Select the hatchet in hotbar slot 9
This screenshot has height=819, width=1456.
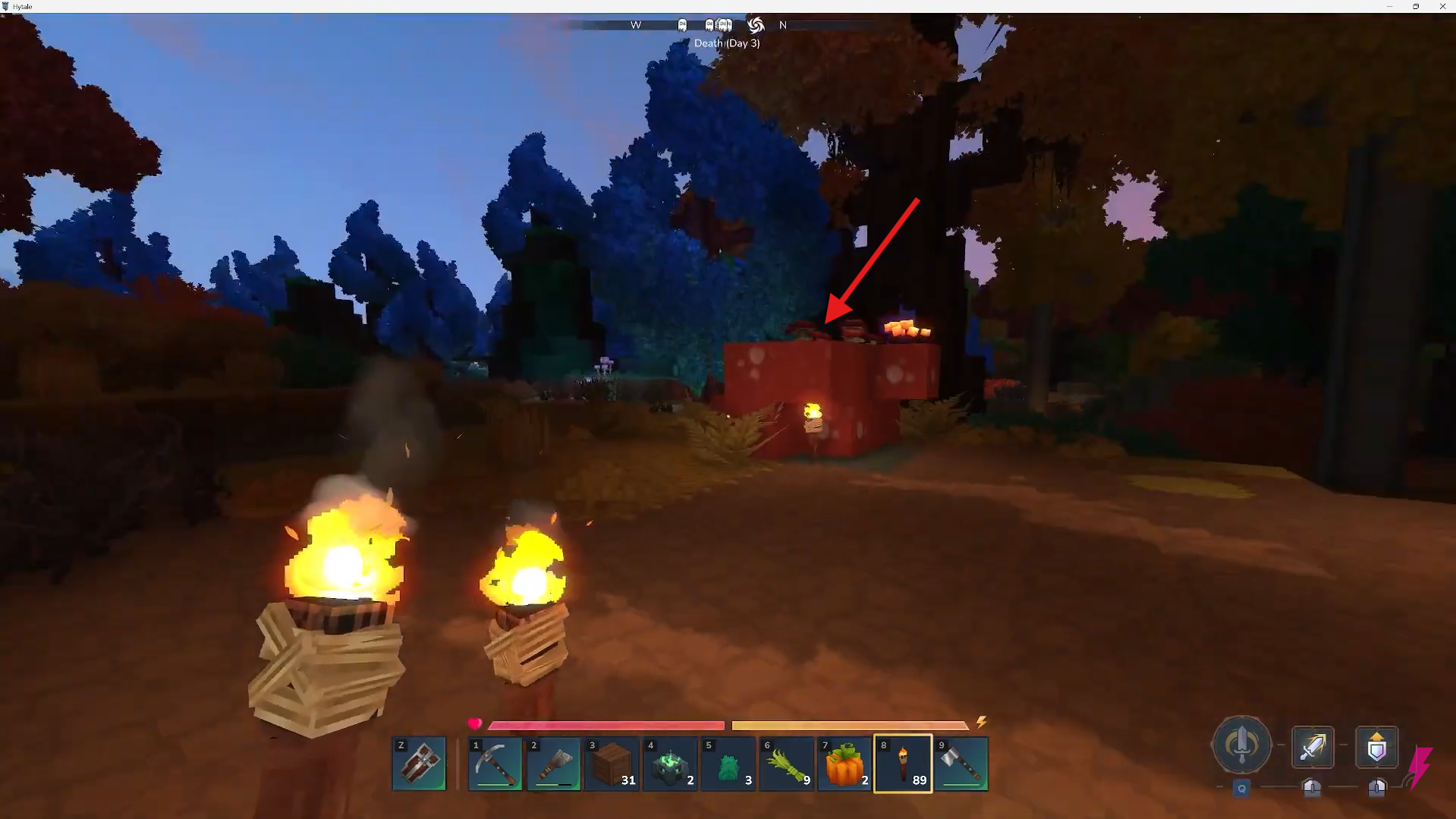tap(961, 763)
